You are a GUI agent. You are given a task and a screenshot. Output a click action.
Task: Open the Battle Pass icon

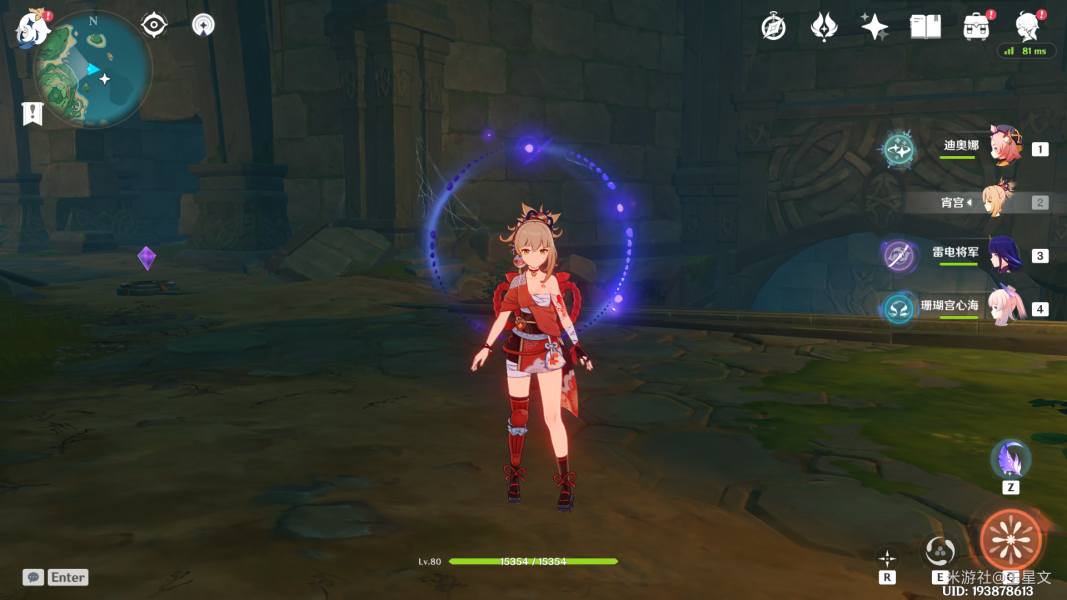pyautogui.click(x=976, y=27)
